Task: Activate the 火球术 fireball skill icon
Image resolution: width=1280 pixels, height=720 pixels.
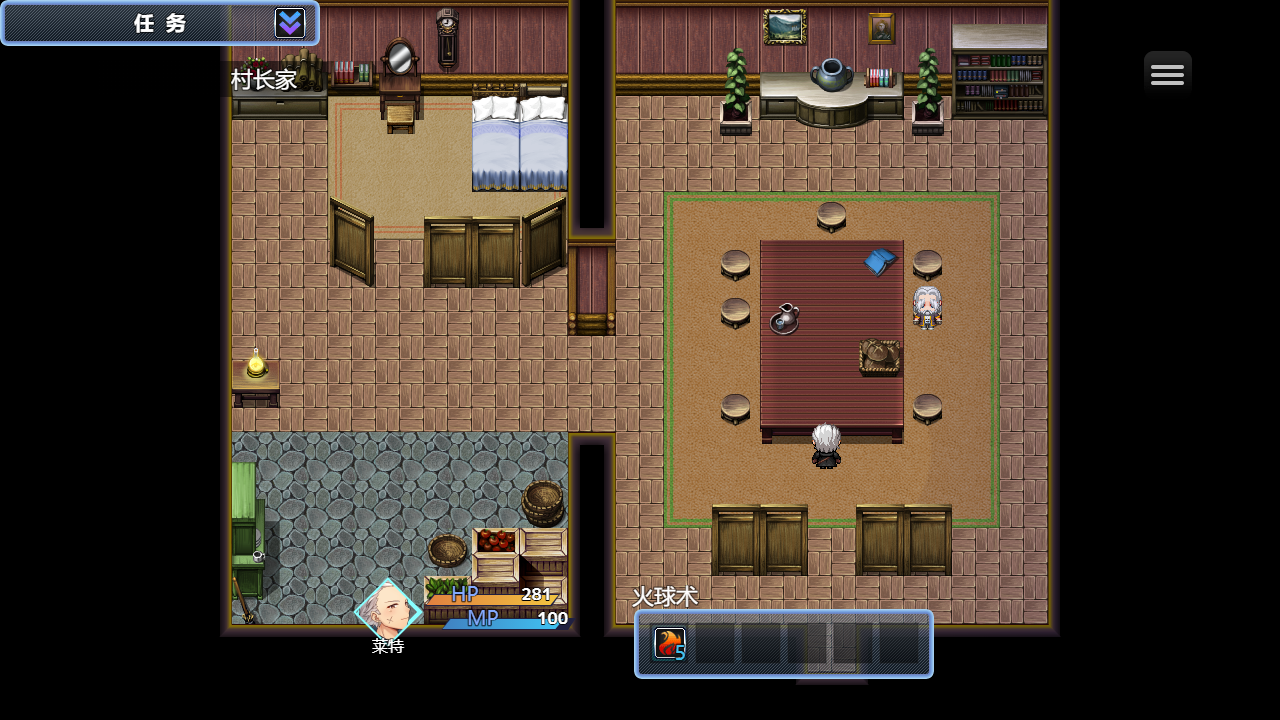Action: tap(669, 644)
